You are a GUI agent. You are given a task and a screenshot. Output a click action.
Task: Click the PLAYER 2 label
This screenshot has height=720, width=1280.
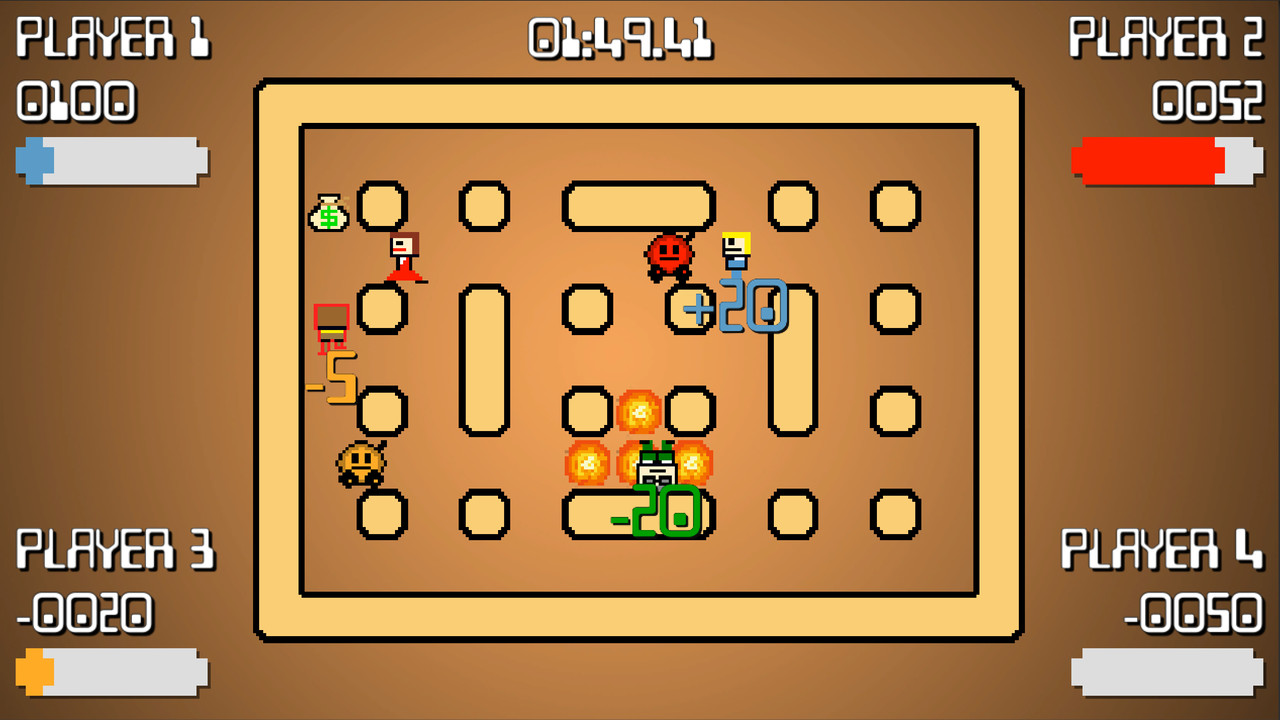[1167, 40]
